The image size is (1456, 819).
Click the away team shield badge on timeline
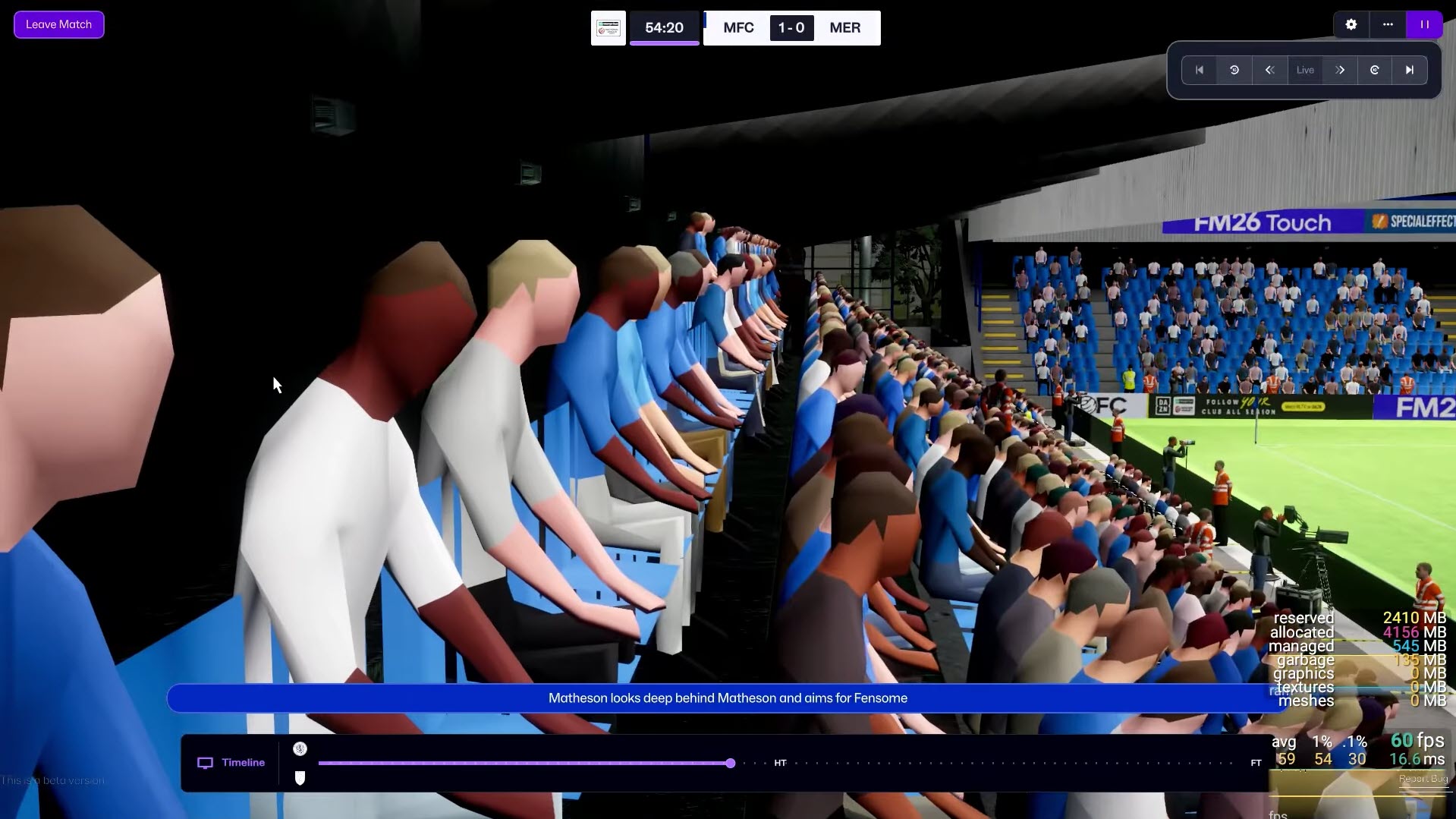(300, 778)
